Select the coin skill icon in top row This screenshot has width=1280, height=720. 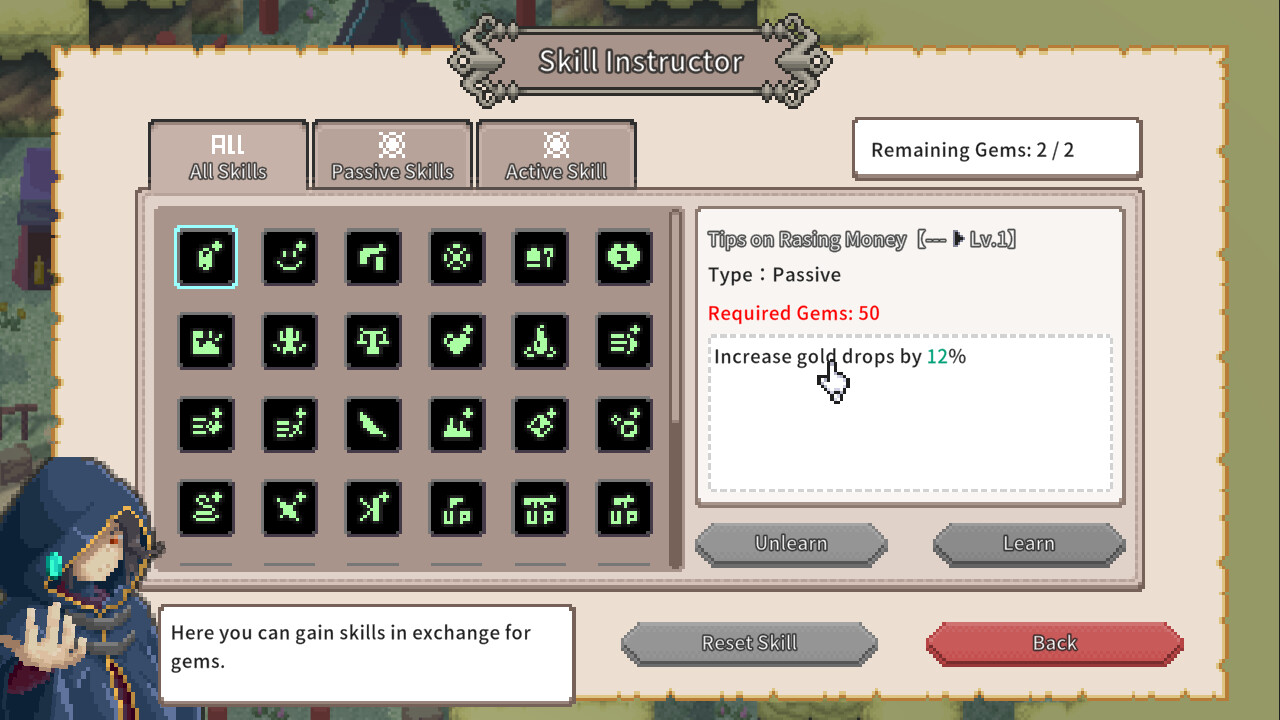click(623, 258)
